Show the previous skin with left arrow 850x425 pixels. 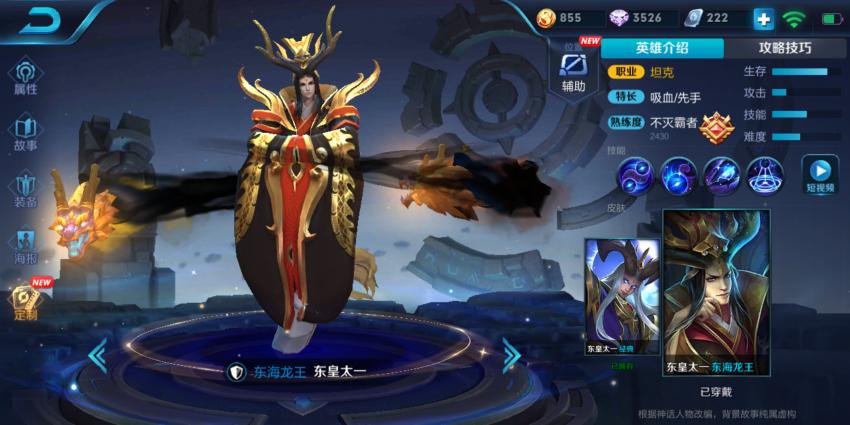98,353
